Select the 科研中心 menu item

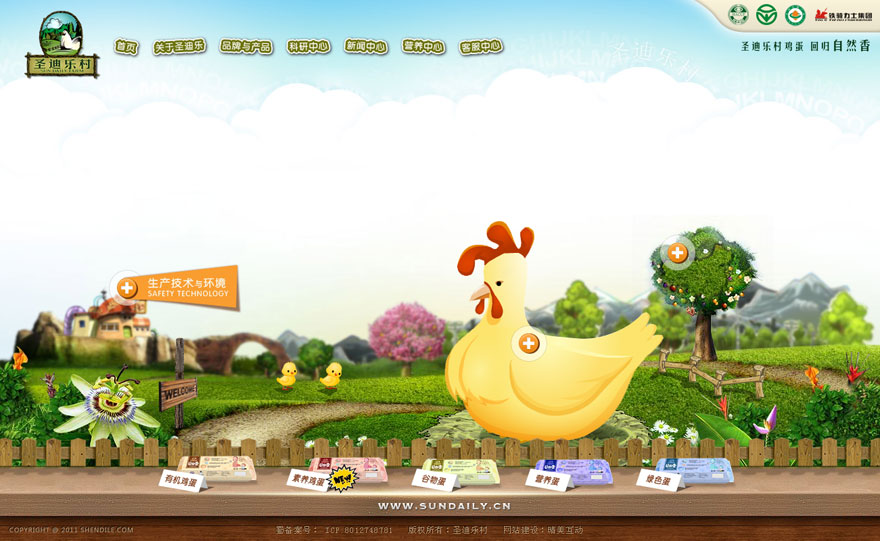coord(308,47)
